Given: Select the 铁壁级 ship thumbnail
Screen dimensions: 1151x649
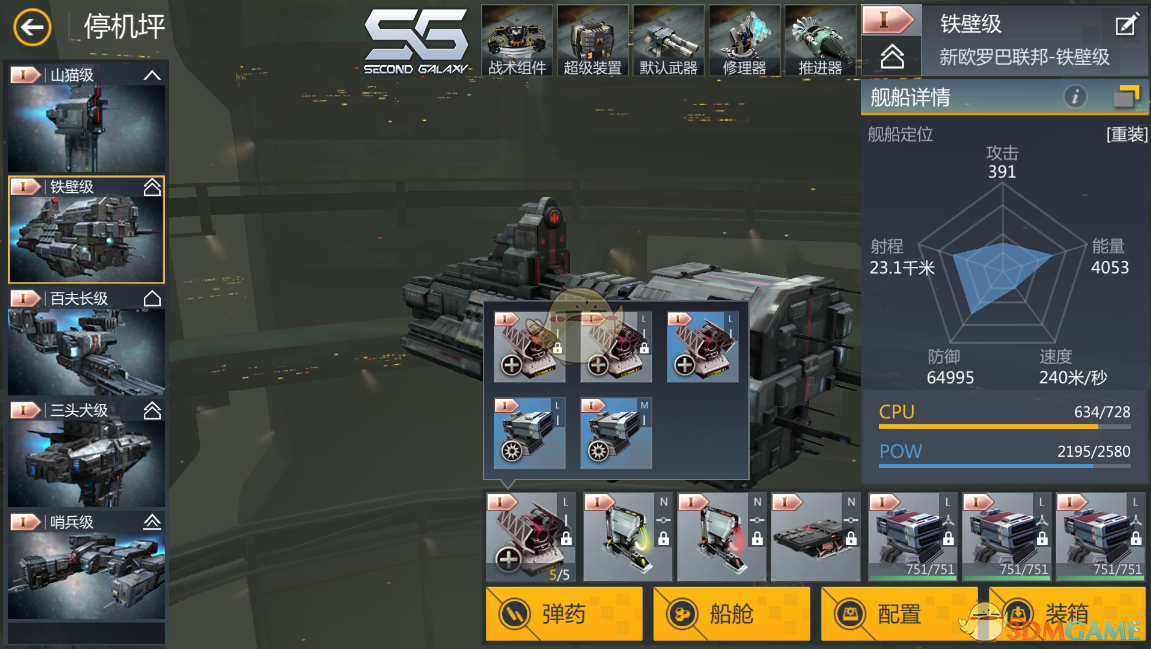Looking at the screenshot, I should 87,230.
